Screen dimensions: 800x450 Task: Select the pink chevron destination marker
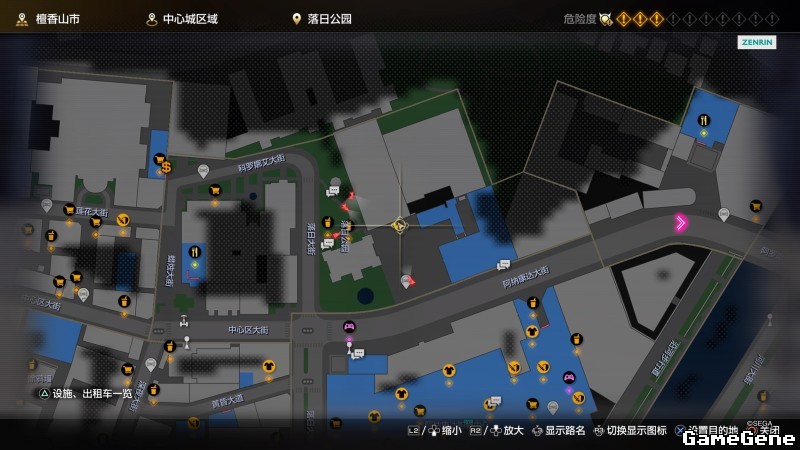[x=681, y=223]
